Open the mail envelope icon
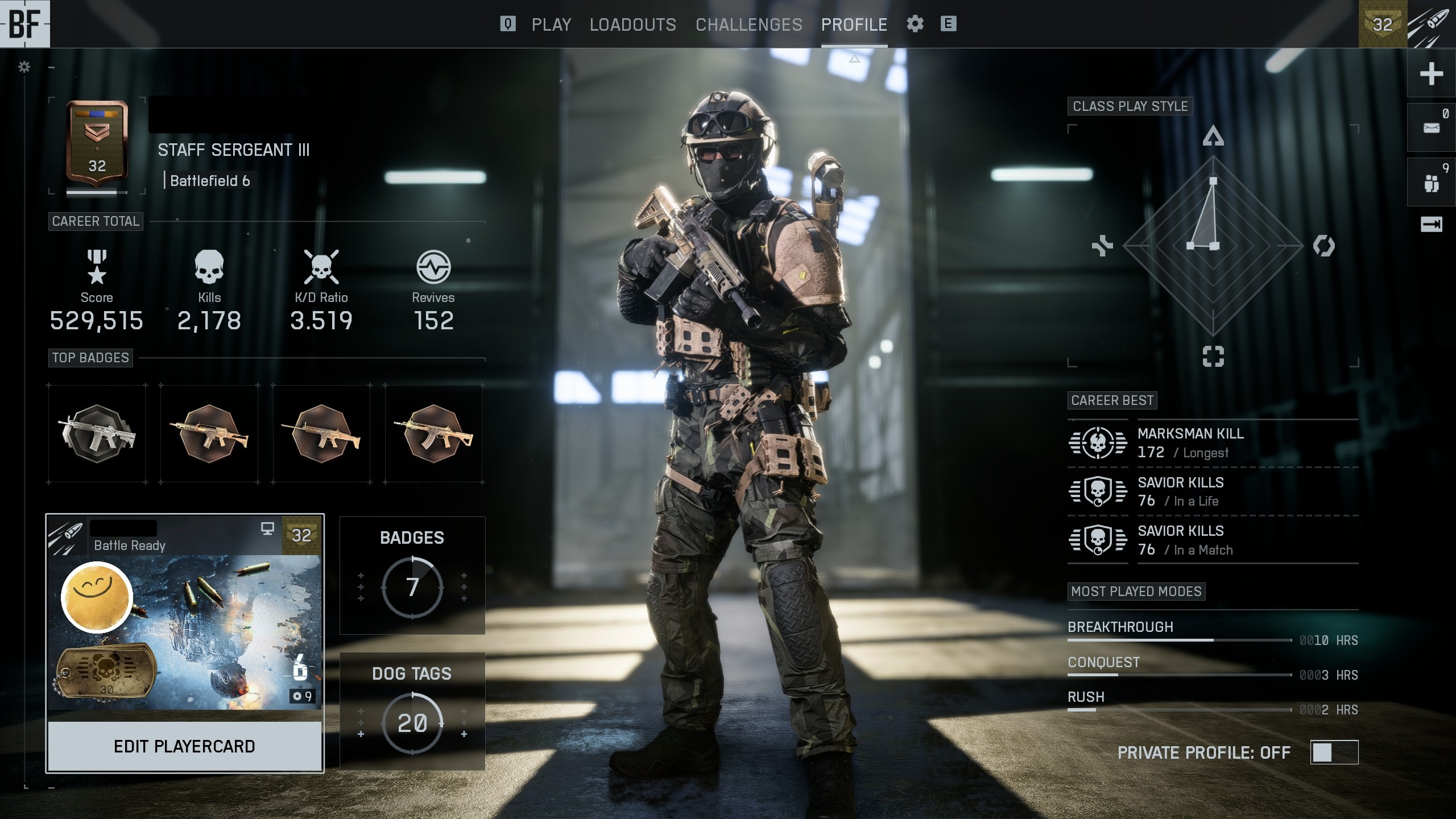This screenshot has width=1456, height=819. (x=1431, y=128)
